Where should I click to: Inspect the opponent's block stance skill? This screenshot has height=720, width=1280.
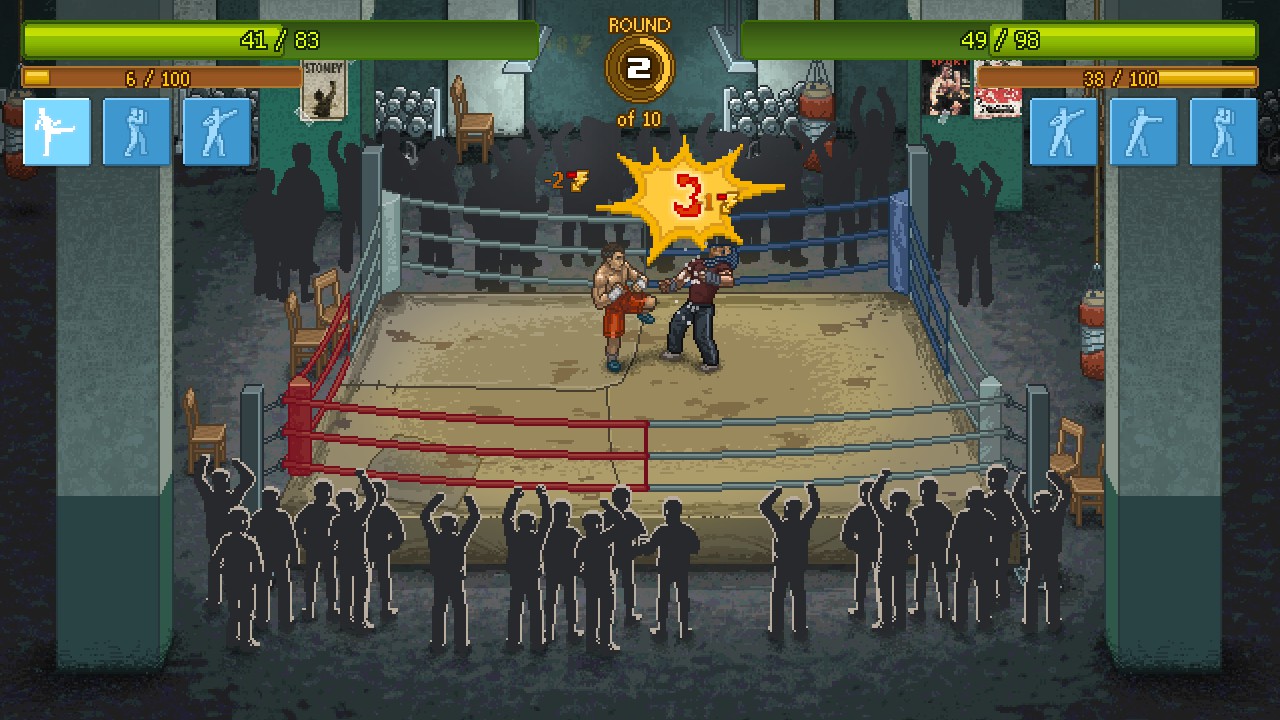(x=1223, y=131)
